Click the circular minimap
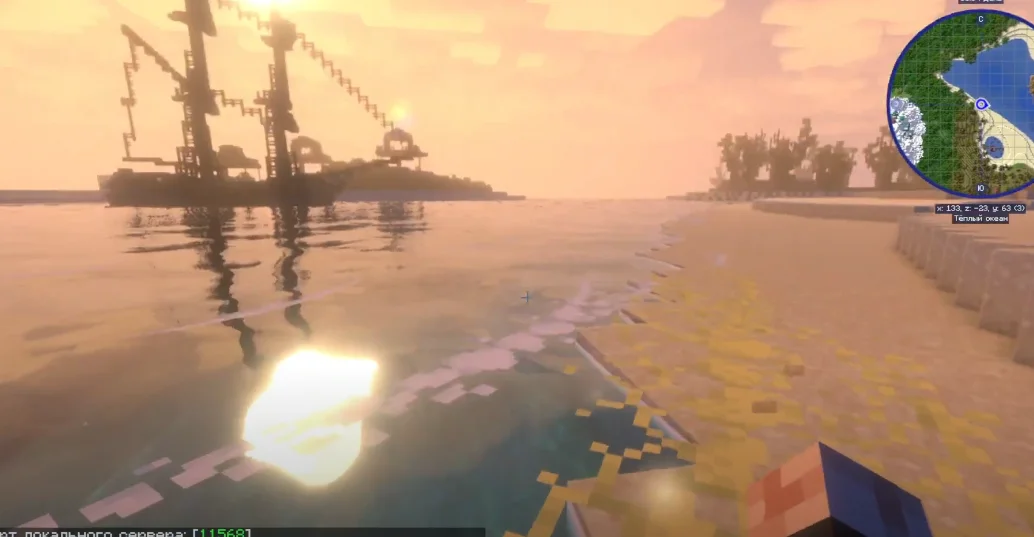This screenshot has height=537, width=1034. [960, 104]
